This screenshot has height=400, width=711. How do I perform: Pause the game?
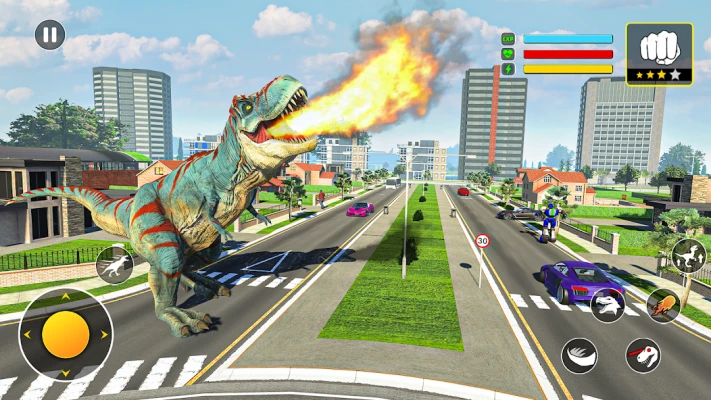tap(49, 36)
